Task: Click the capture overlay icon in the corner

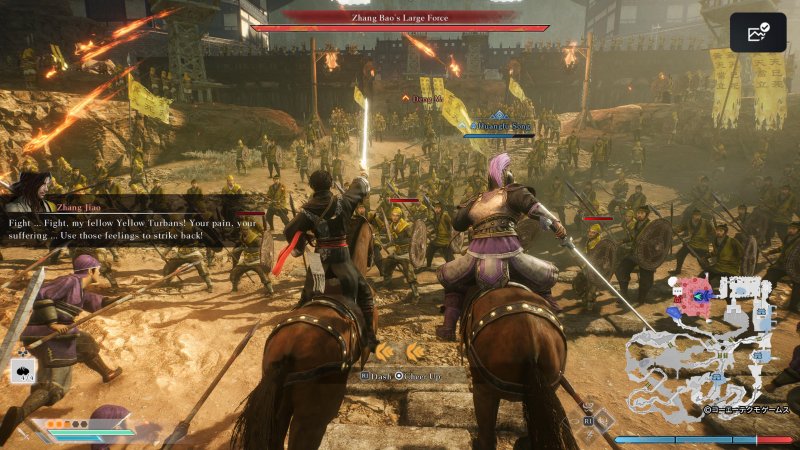Action: click(x=757, y=33)
